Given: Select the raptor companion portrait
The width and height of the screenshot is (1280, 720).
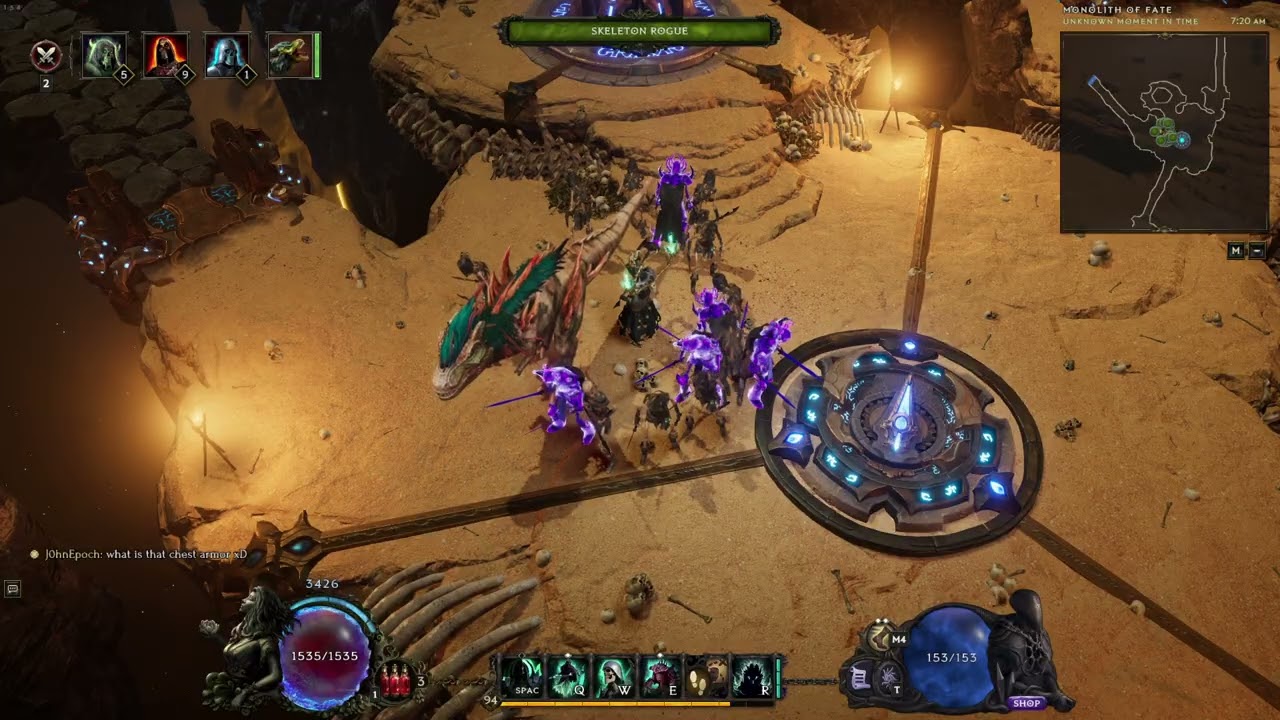Looking at the screenshot, I should [x=288, y=55].
